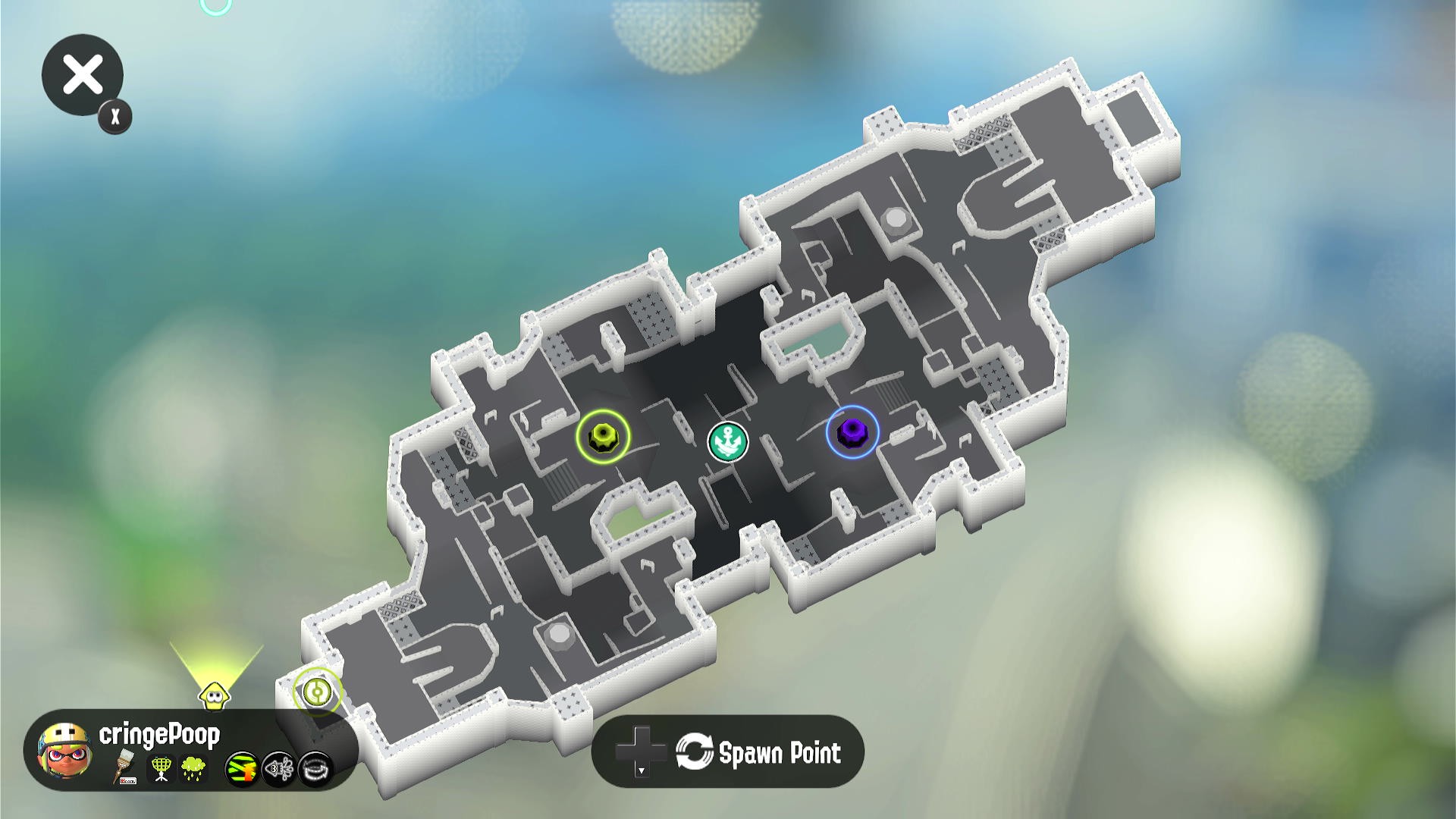
Task: Close the map with the X button
Action: pyautogui.click(x=82, y=75)
